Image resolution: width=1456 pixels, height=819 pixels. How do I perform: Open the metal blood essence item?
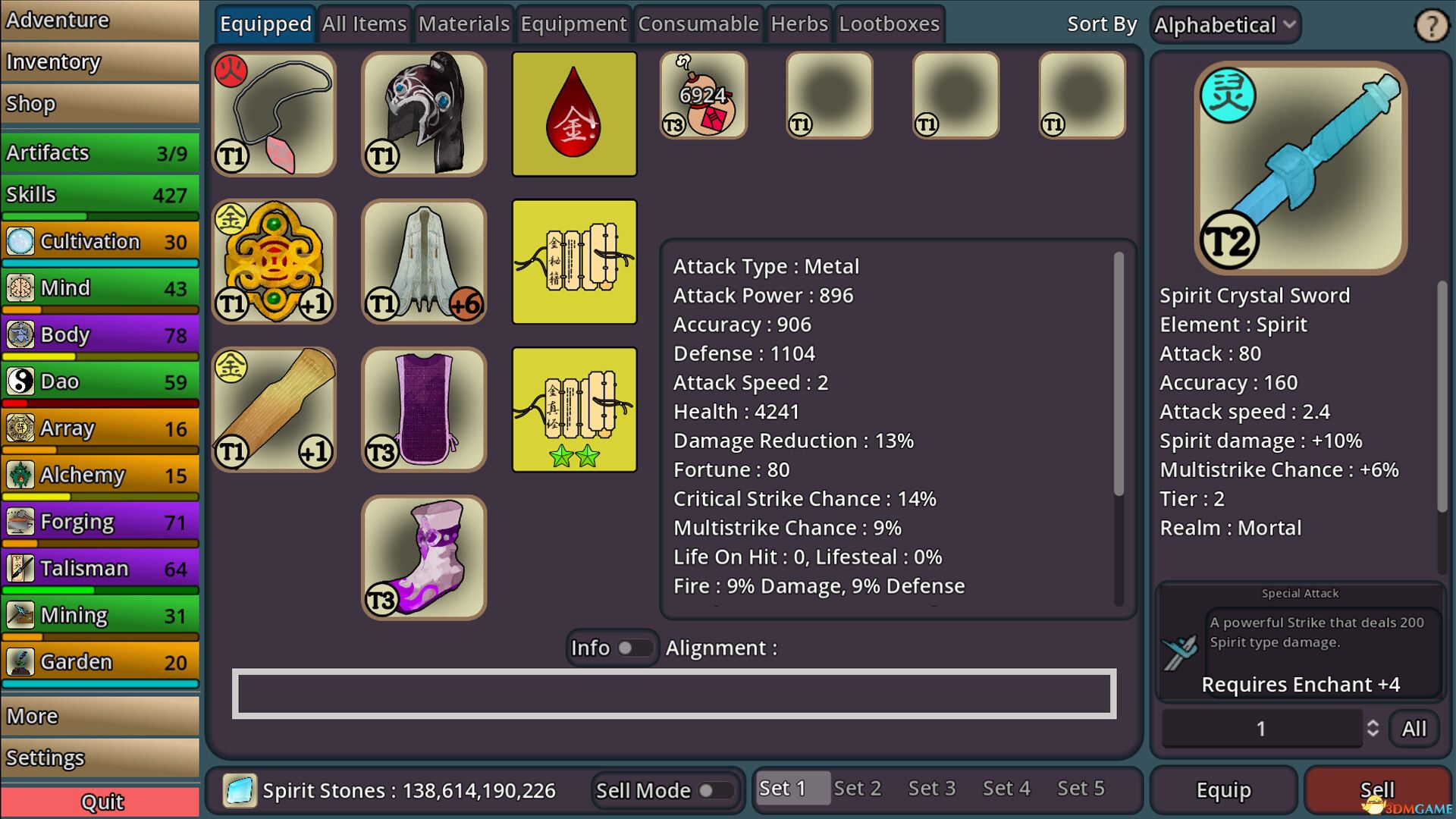pos(574,115)
